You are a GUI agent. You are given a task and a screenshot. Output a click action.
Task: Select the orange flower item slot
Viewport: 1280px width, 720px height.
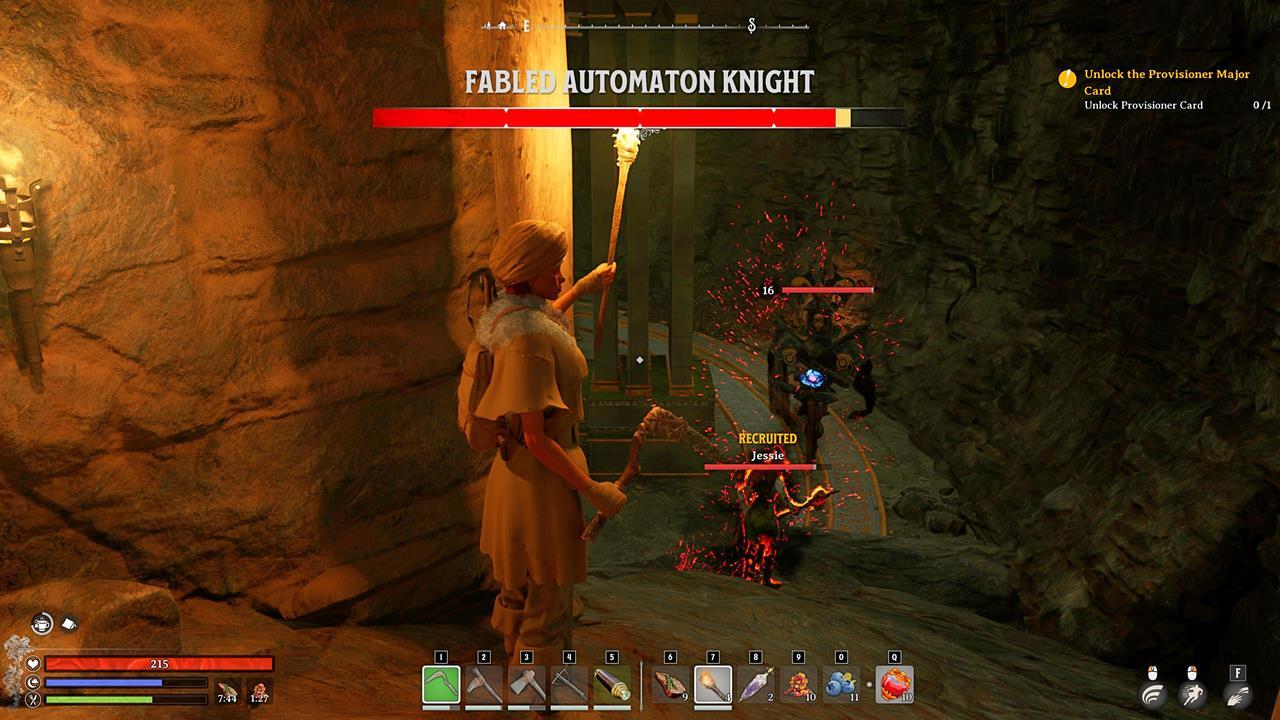(x=798, y=685)
